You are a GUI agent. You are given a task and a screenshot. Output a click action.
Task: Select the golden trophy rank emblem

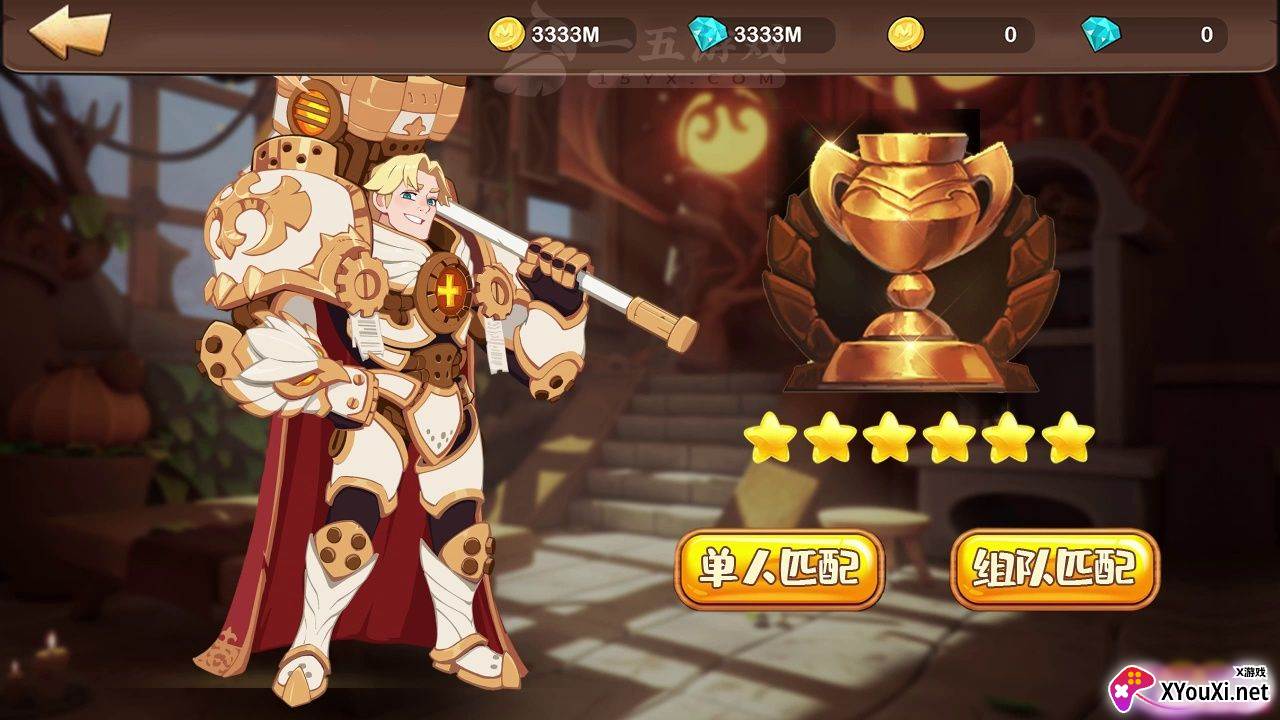910,262
